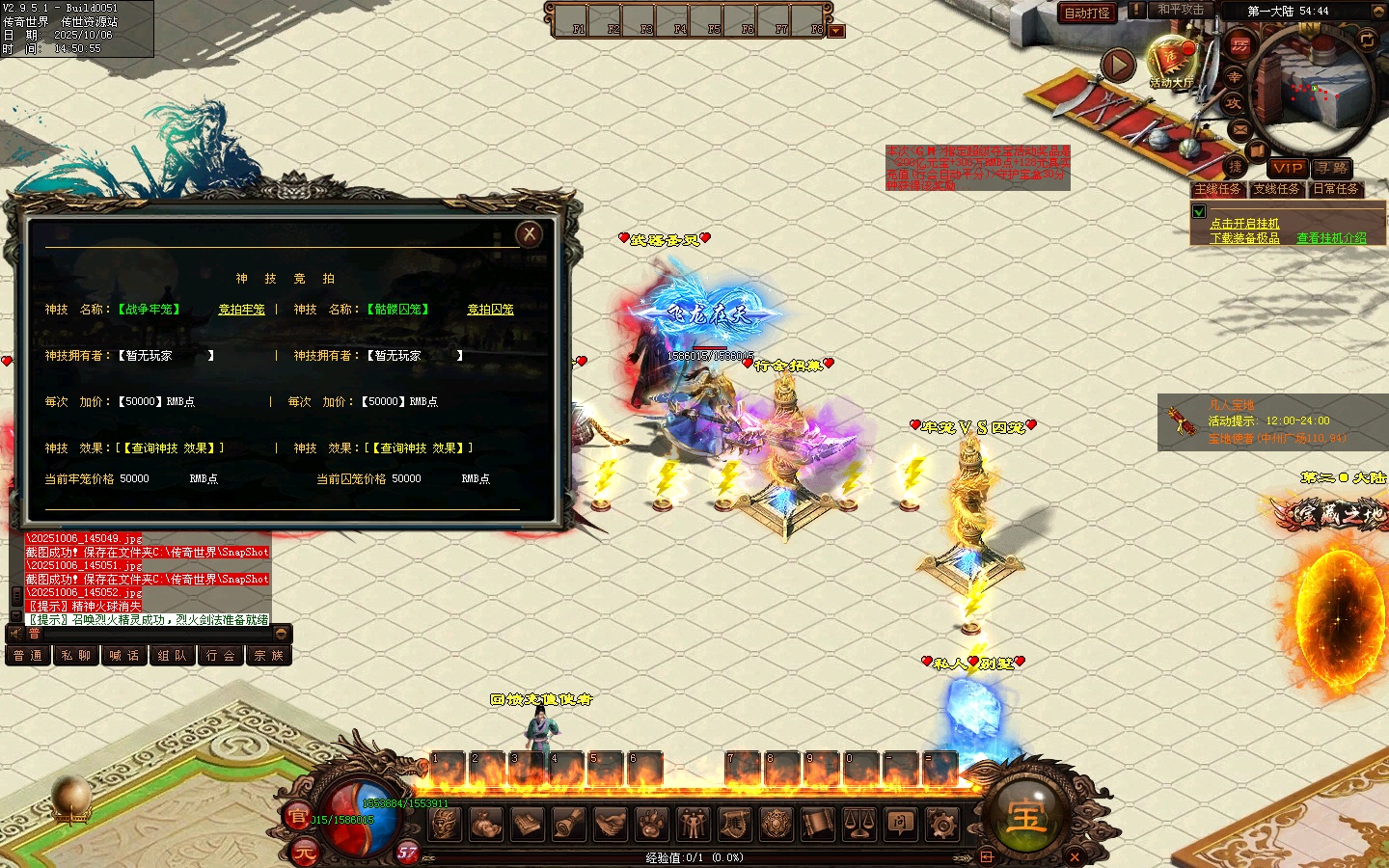Click the 宝 treasure orb button
This screenshot has width=1389, height=868.
point(1026,816)
